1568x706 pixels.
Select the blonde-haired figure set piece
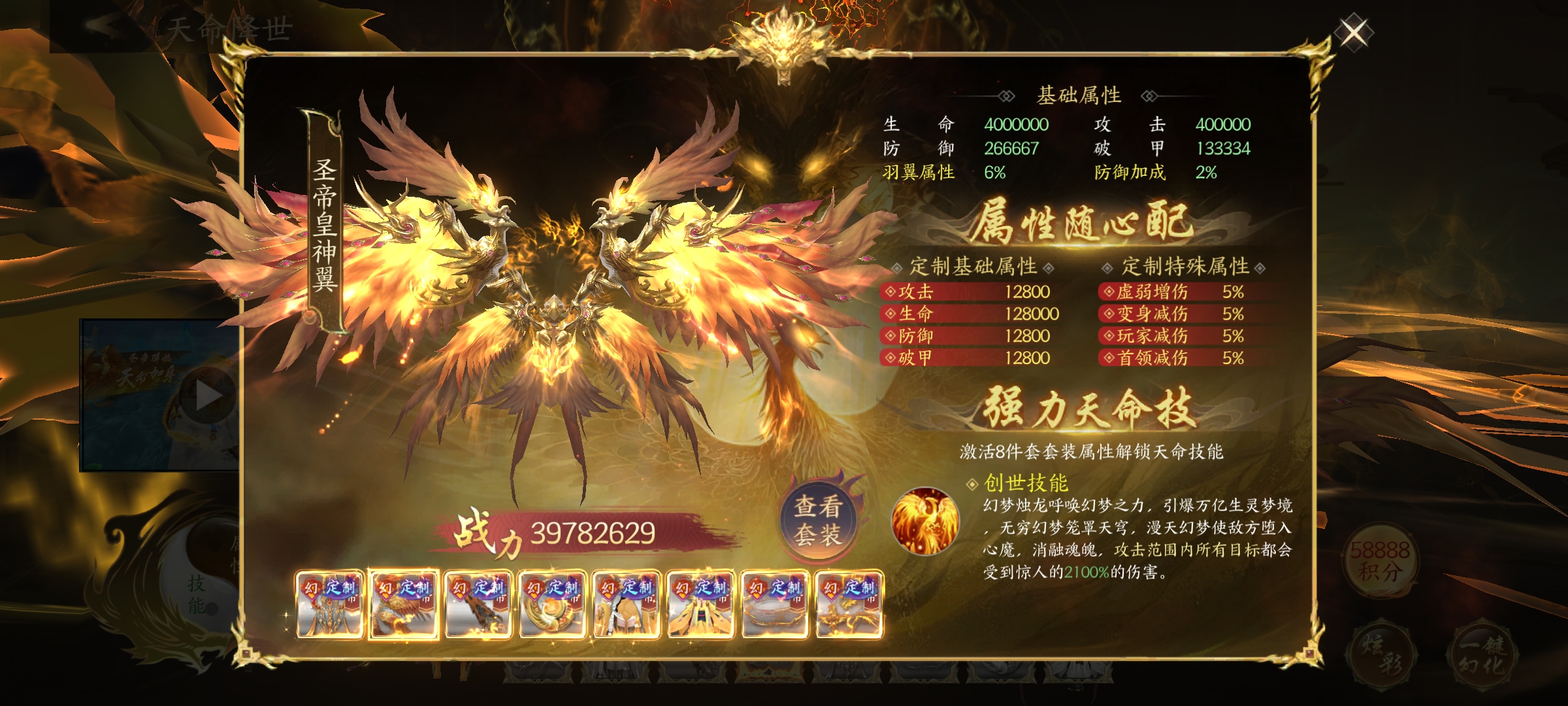point(626,605)
